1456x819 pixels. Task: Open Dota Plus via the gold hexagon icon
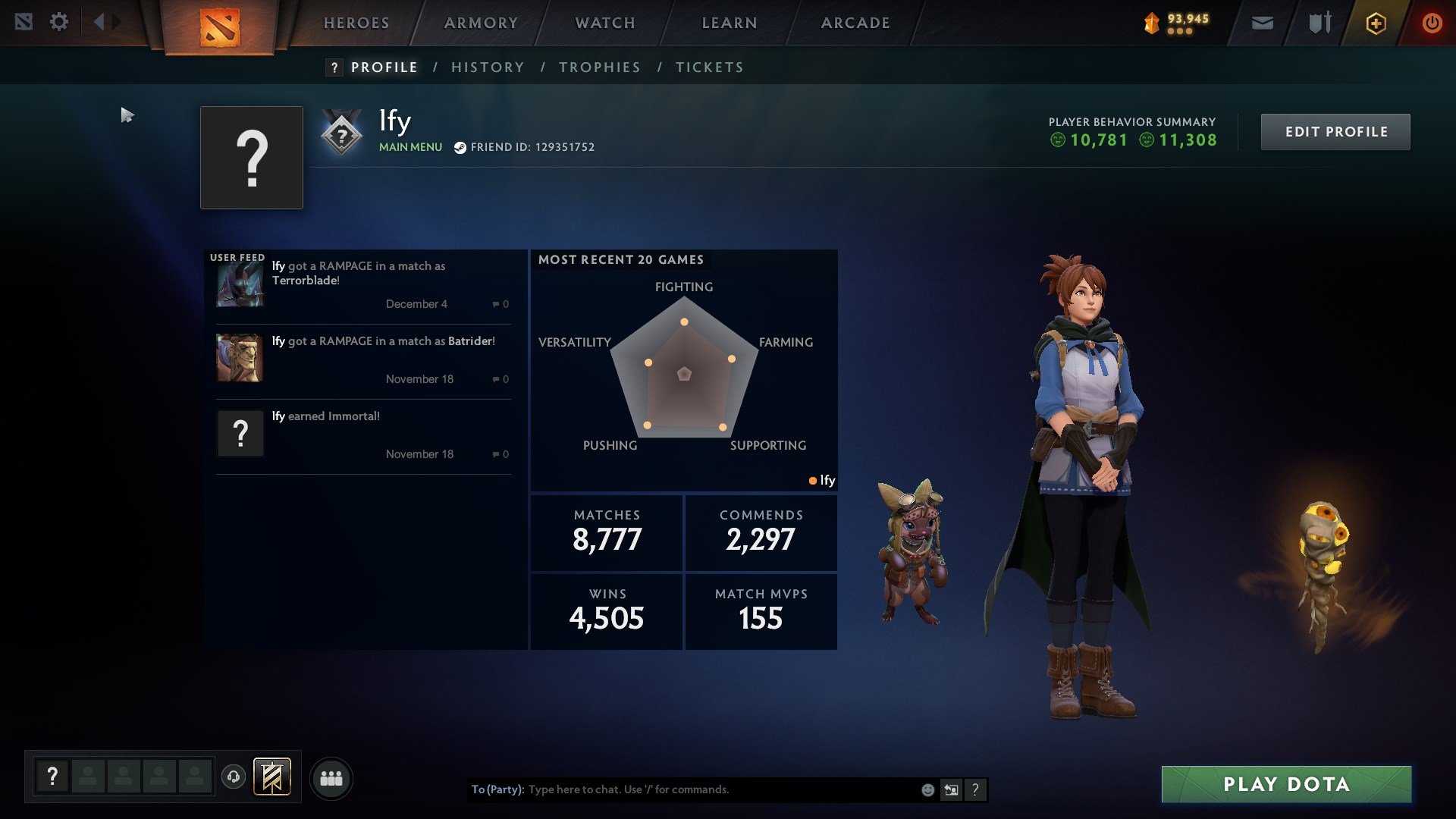point(1376,23)
